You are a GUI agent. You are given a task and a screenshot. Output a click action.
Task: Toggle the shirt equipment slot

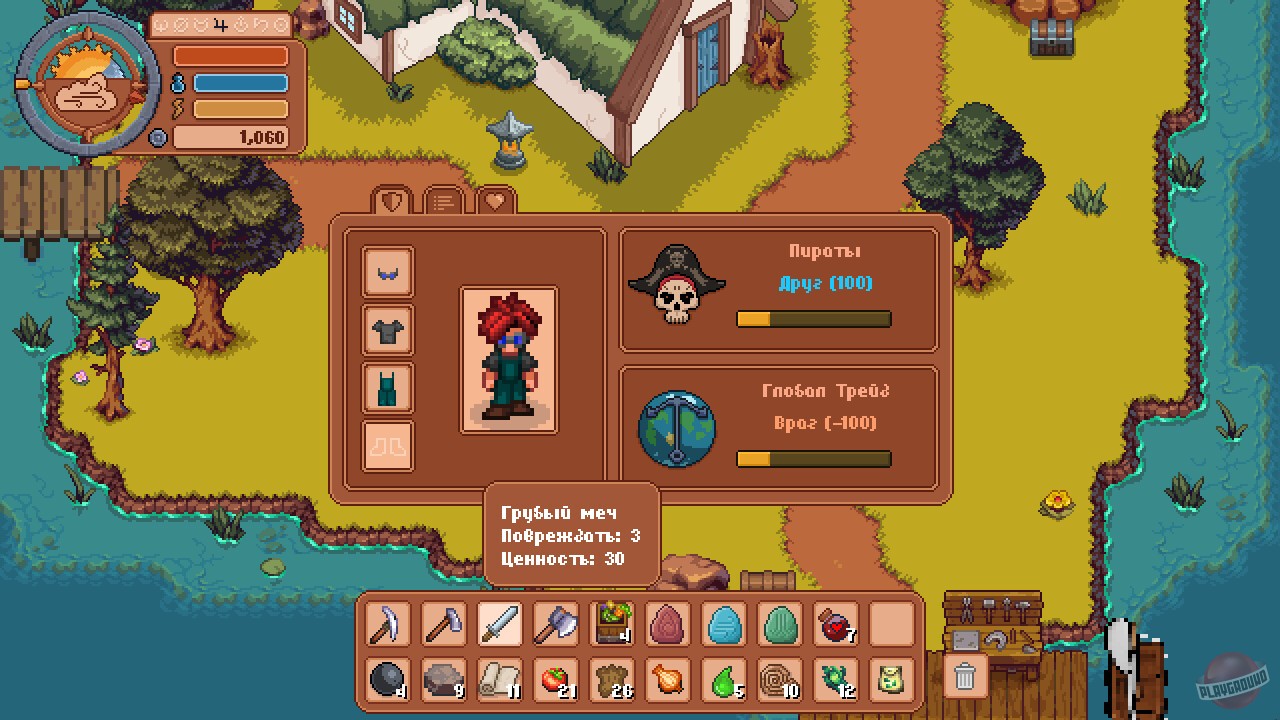click(x=386, y=330)
